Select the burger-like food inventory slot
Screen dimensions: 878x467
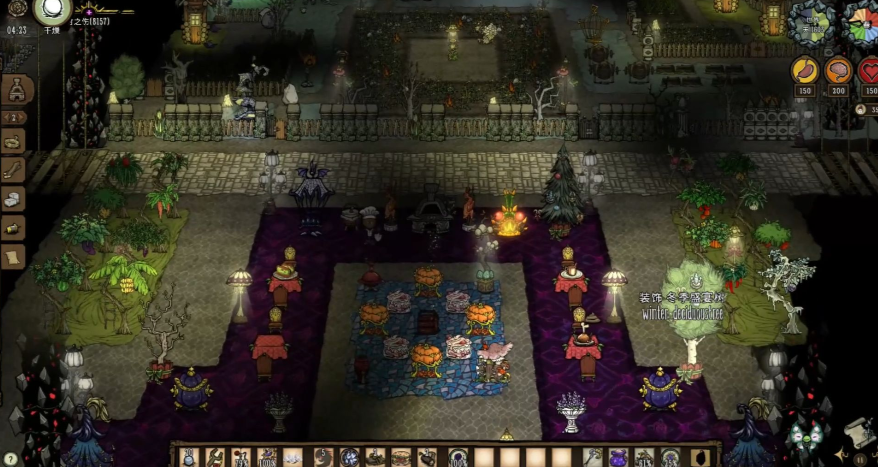click(x=401, y=457)
